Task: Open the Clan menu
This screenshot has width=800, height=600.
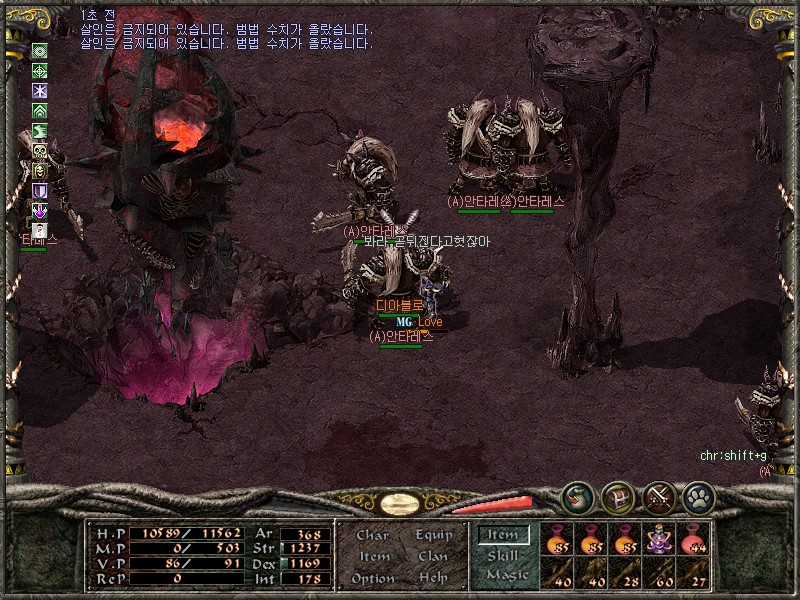Action: [x=433, y=556]
